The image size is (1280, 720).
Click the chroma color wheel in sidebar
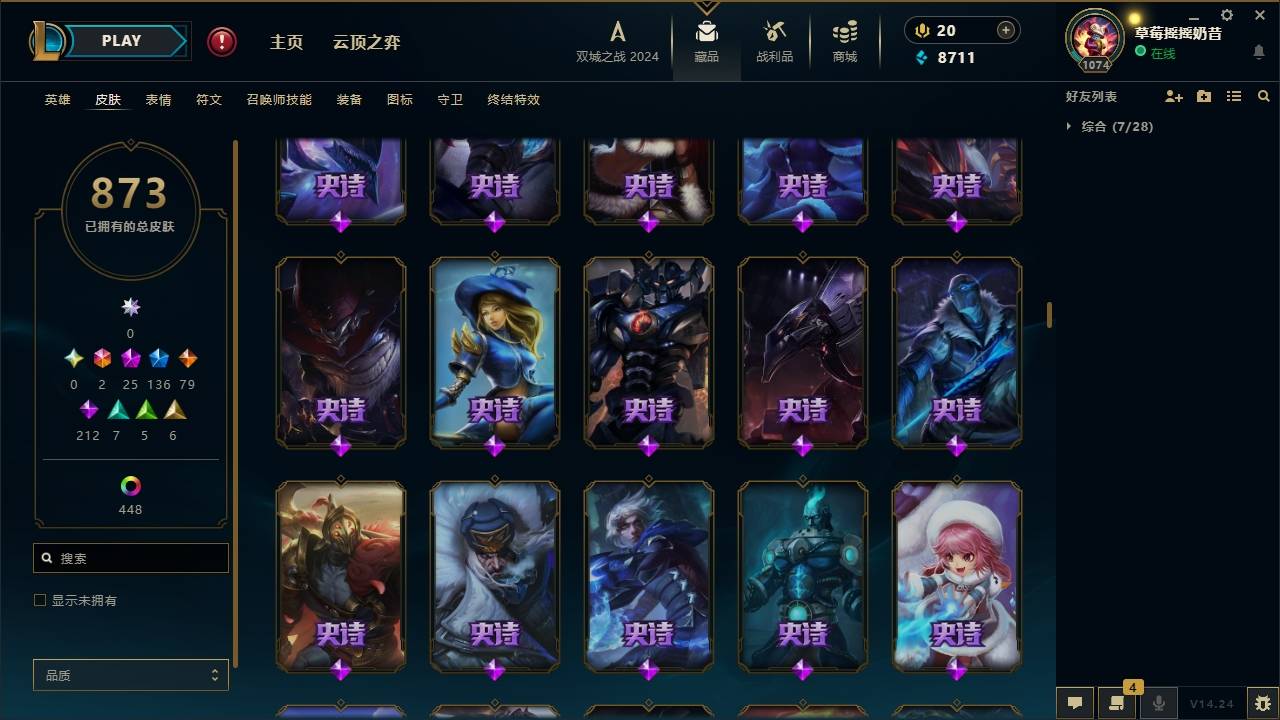coord(130,487)
